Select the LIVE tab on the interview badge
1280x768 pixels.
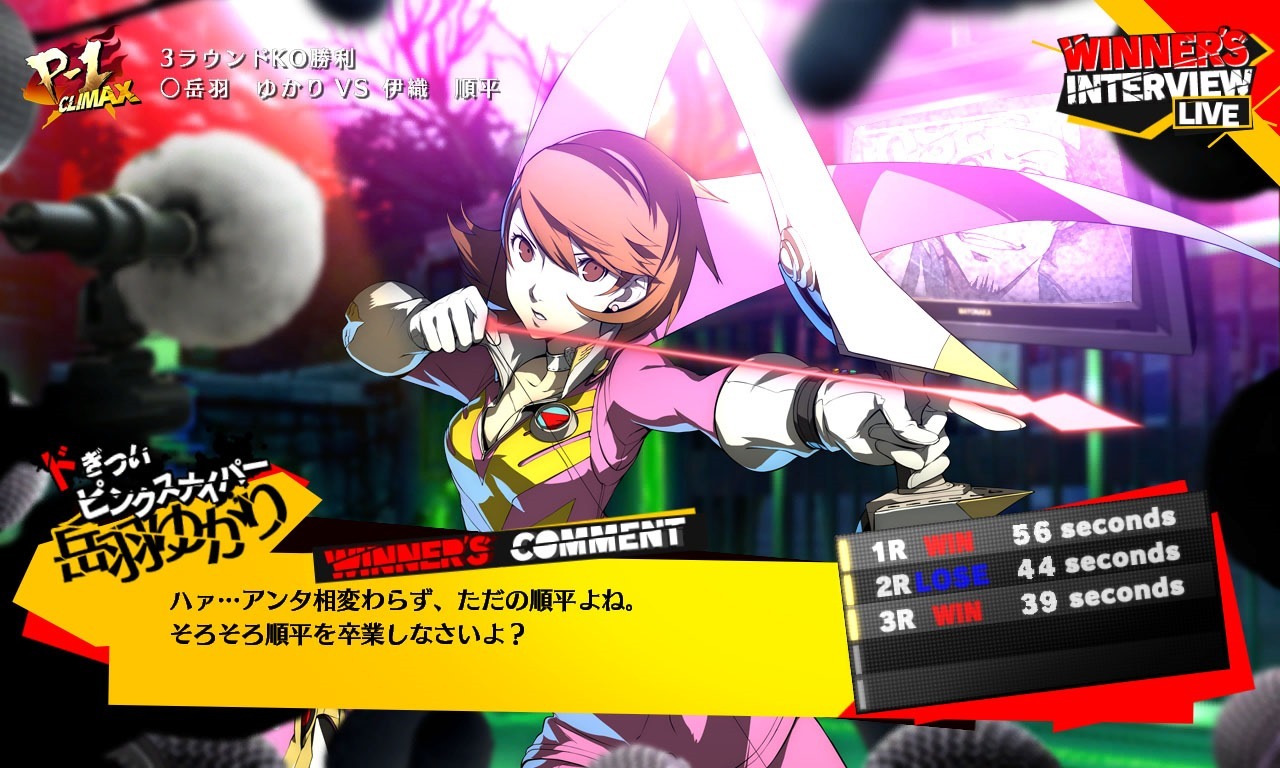point(1212,114)
